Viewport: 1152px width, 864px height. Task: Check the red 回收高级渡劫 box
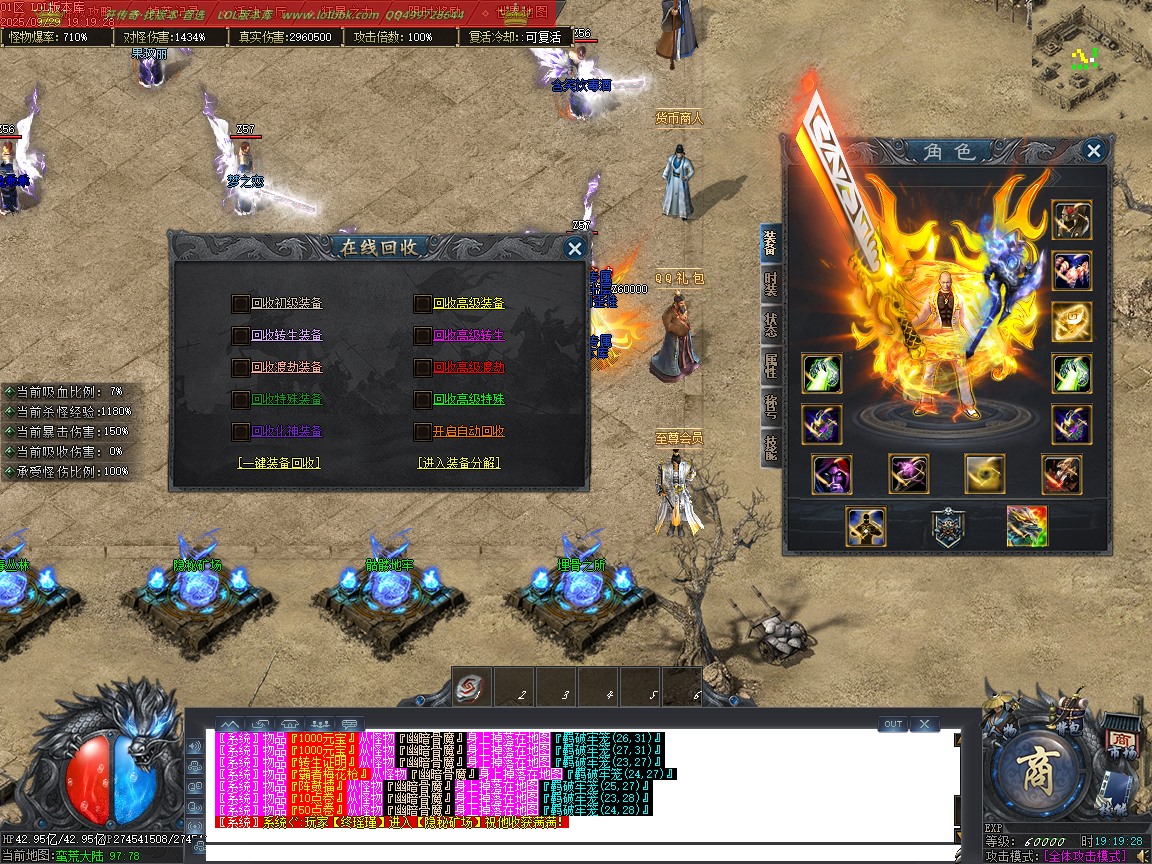[x=423, y=368]
